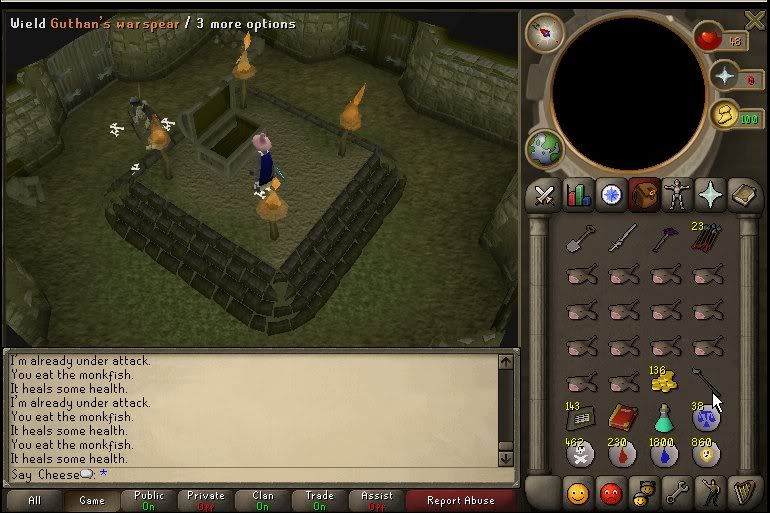Select the death rune stack

(x=579, y=453)
